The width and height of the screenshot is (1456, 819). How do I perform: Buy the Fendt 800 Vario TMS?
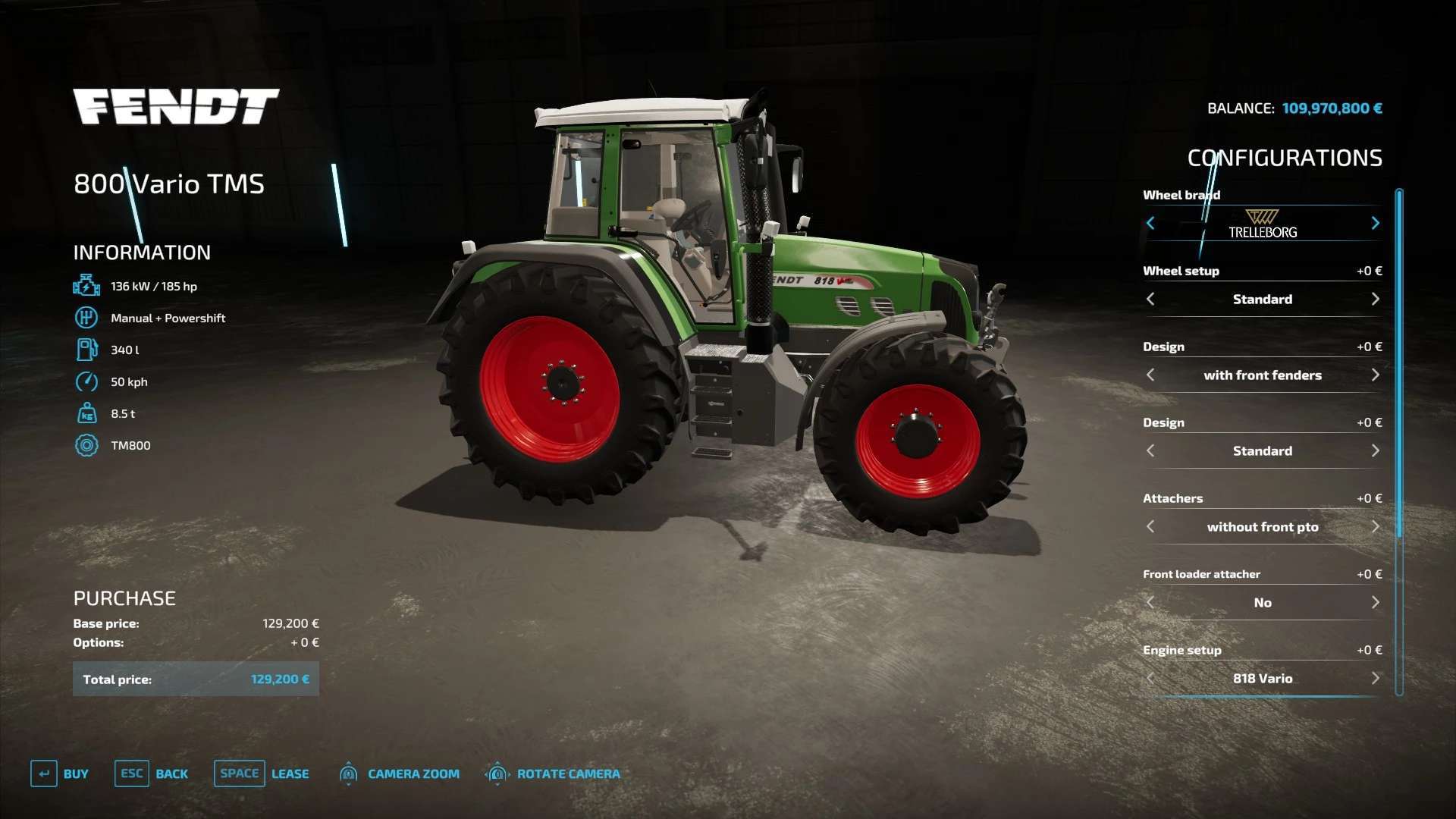(x=60, y=773)
